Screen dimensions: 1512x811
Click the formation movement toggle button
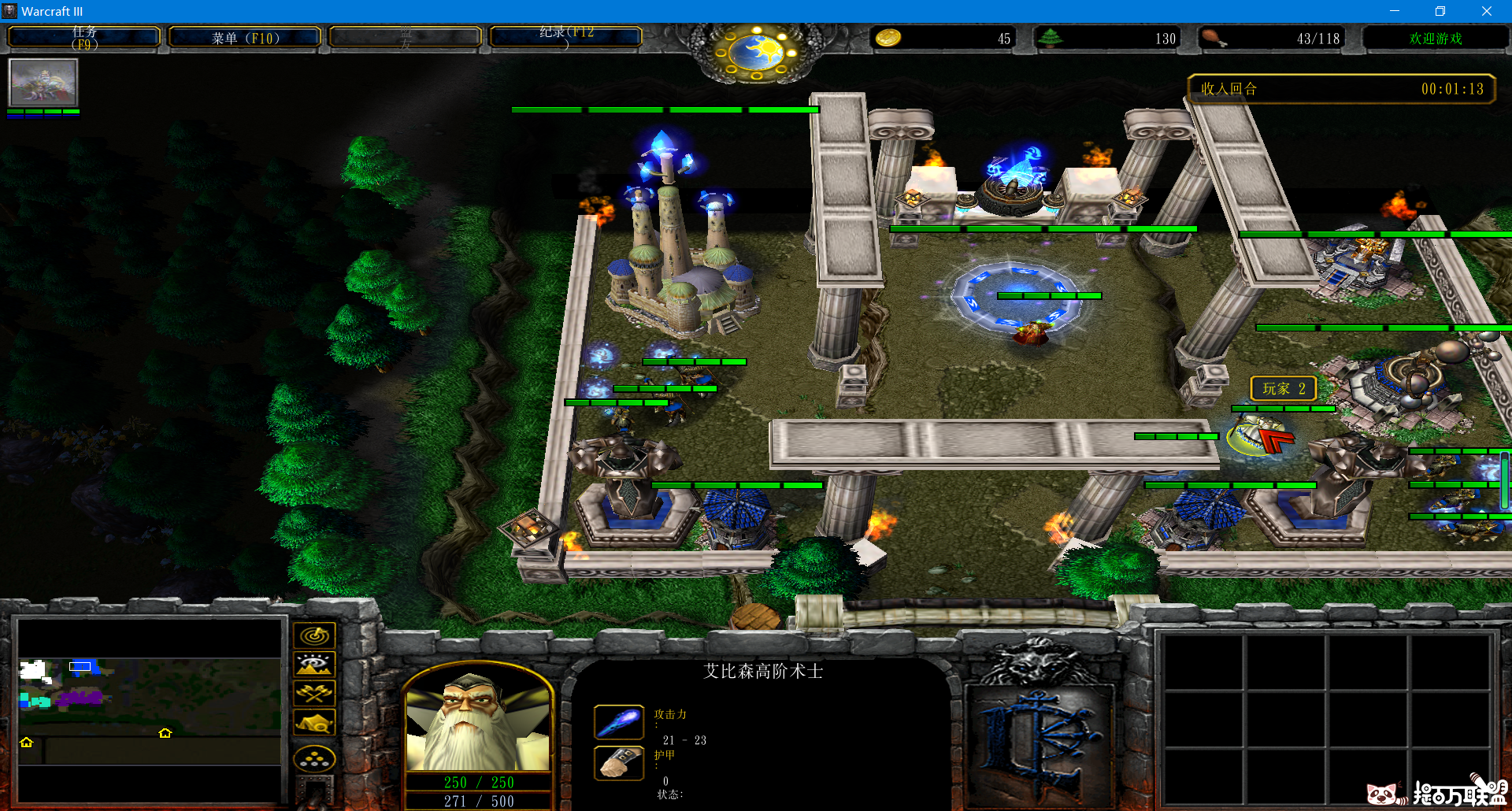point(314,759)
